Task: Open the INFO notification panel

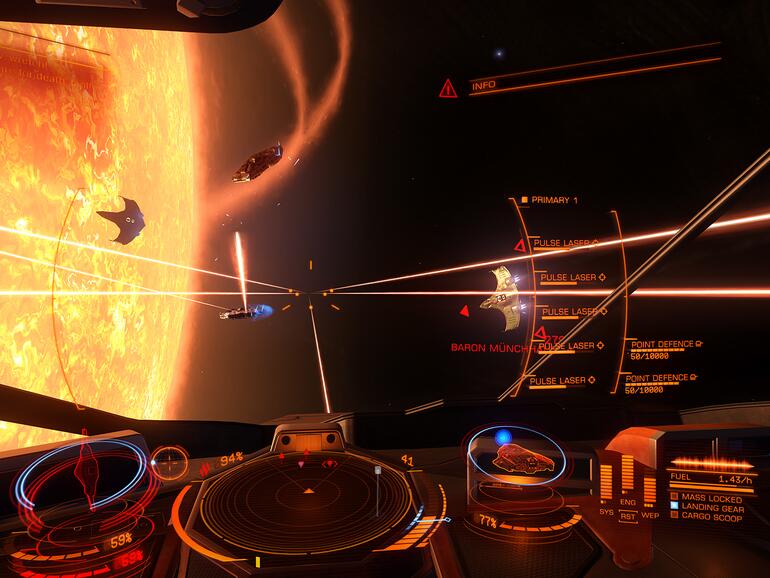Action: [x=484, y=86]
